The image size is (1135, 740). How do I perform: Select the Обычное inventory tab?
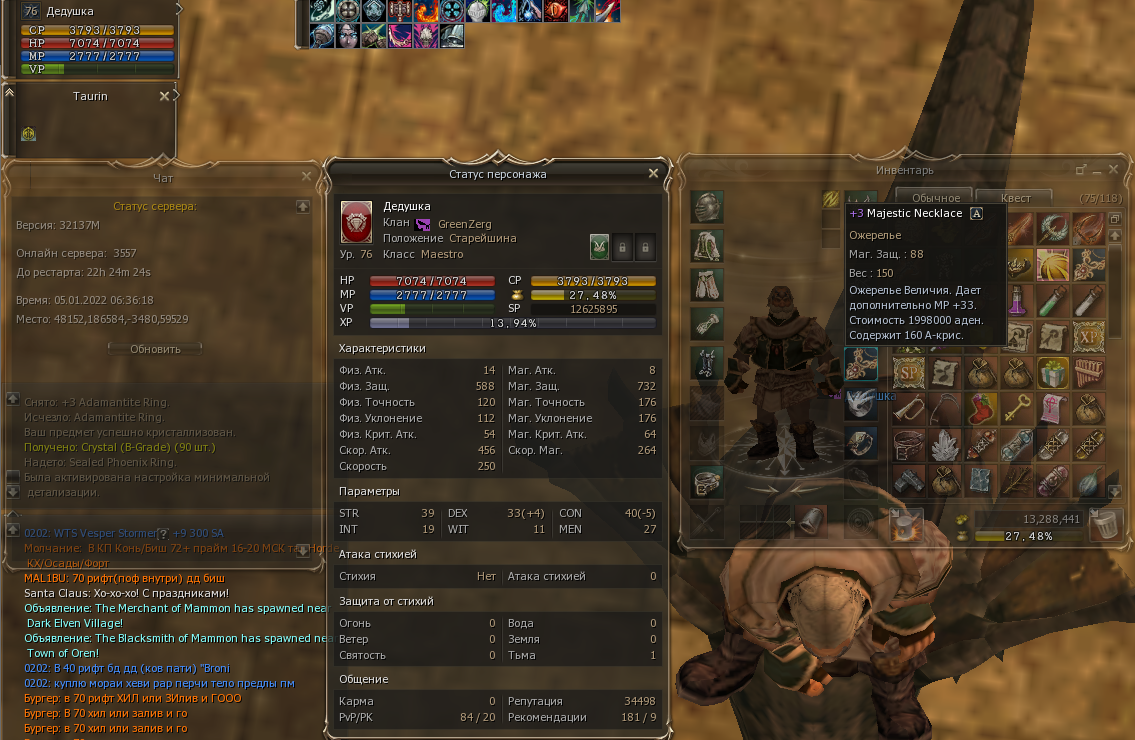pyautogui.click(x=934, y=198)
